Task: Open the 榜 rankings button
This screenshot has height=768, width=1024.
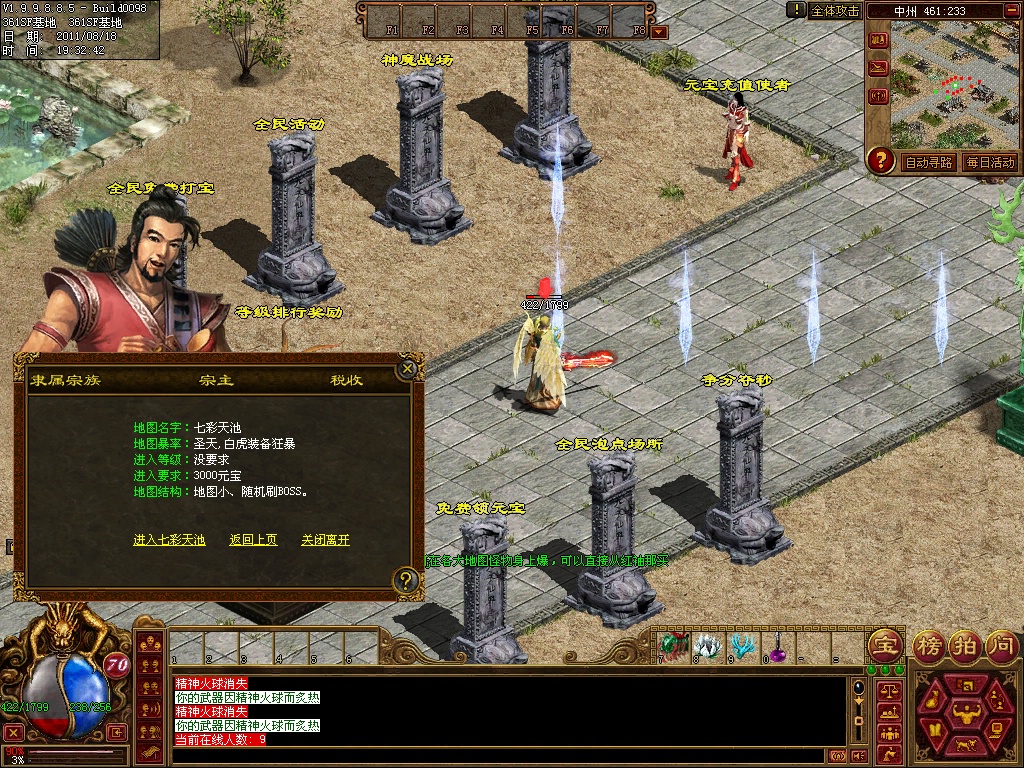Action: tap(929, 645)
